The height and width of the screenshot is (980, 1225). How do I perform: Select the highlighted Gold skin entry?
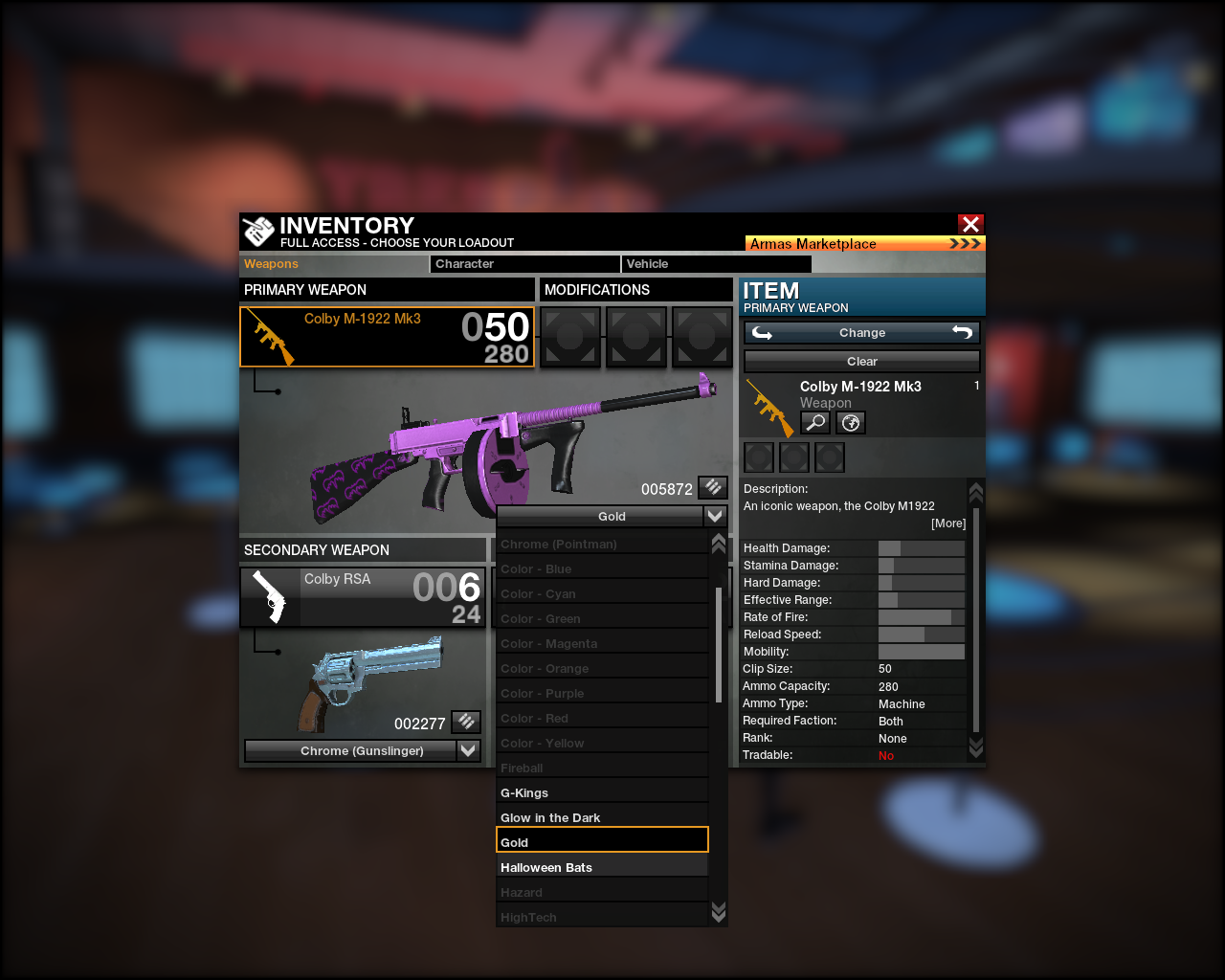coord(602,842)
